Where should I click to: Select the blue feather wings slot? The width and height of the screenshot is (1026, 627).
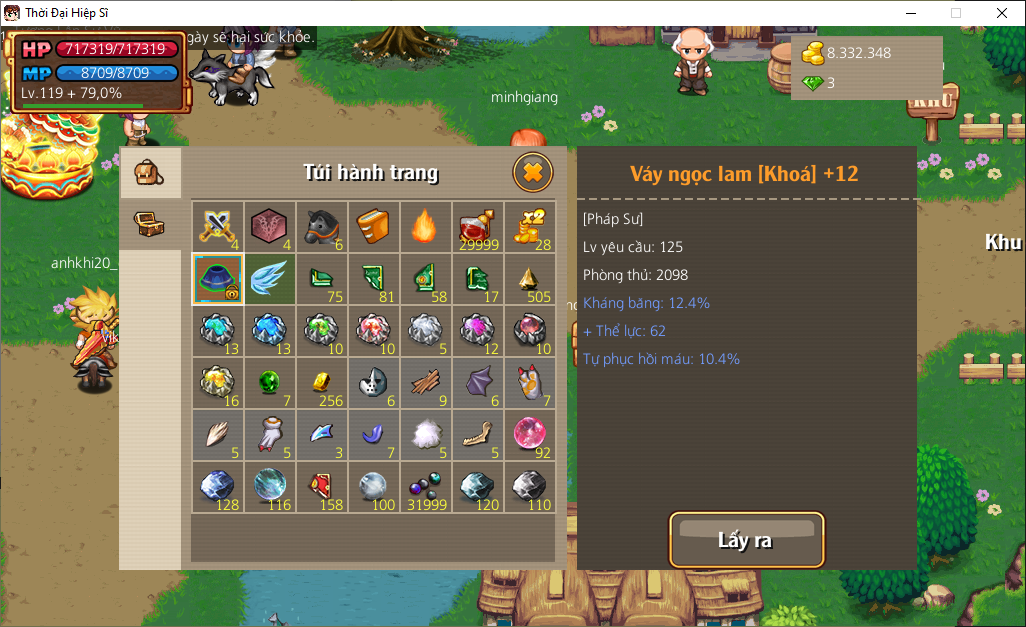coord(270,279)
